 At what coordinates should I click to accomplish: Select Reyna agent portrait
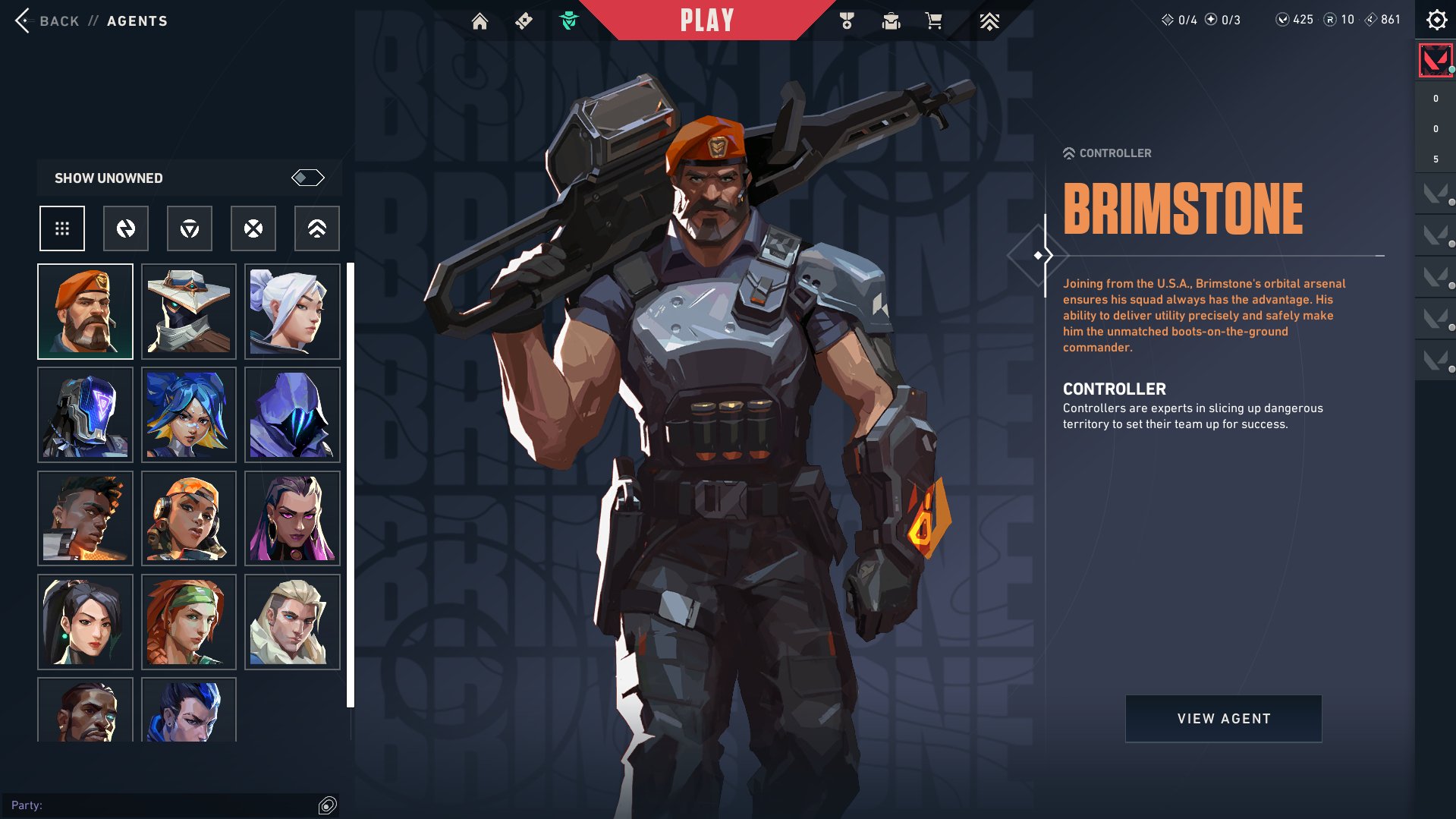point(292,518)
